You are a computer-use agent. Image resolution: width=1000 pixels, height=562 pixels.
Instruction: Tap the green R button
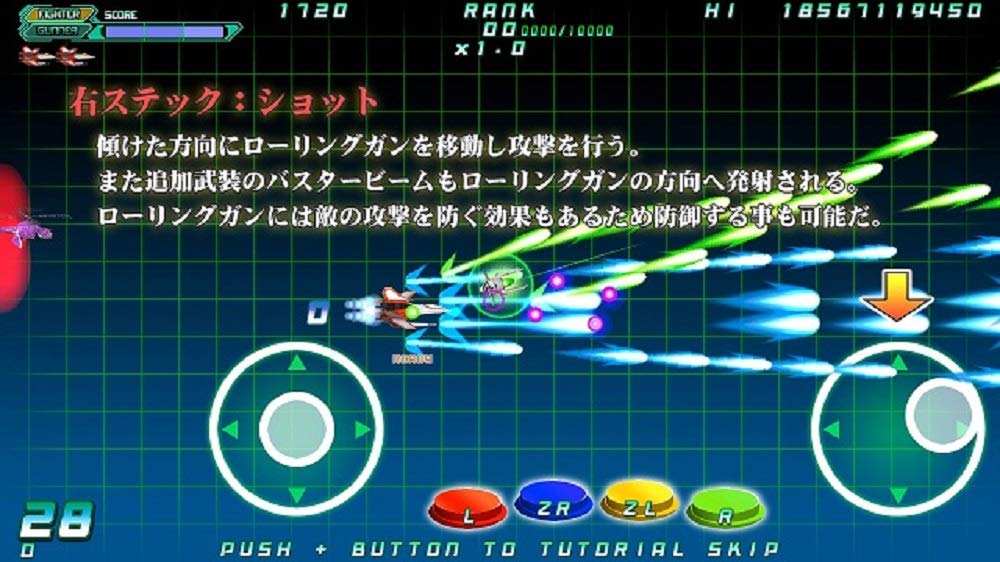tap(725, 512)
